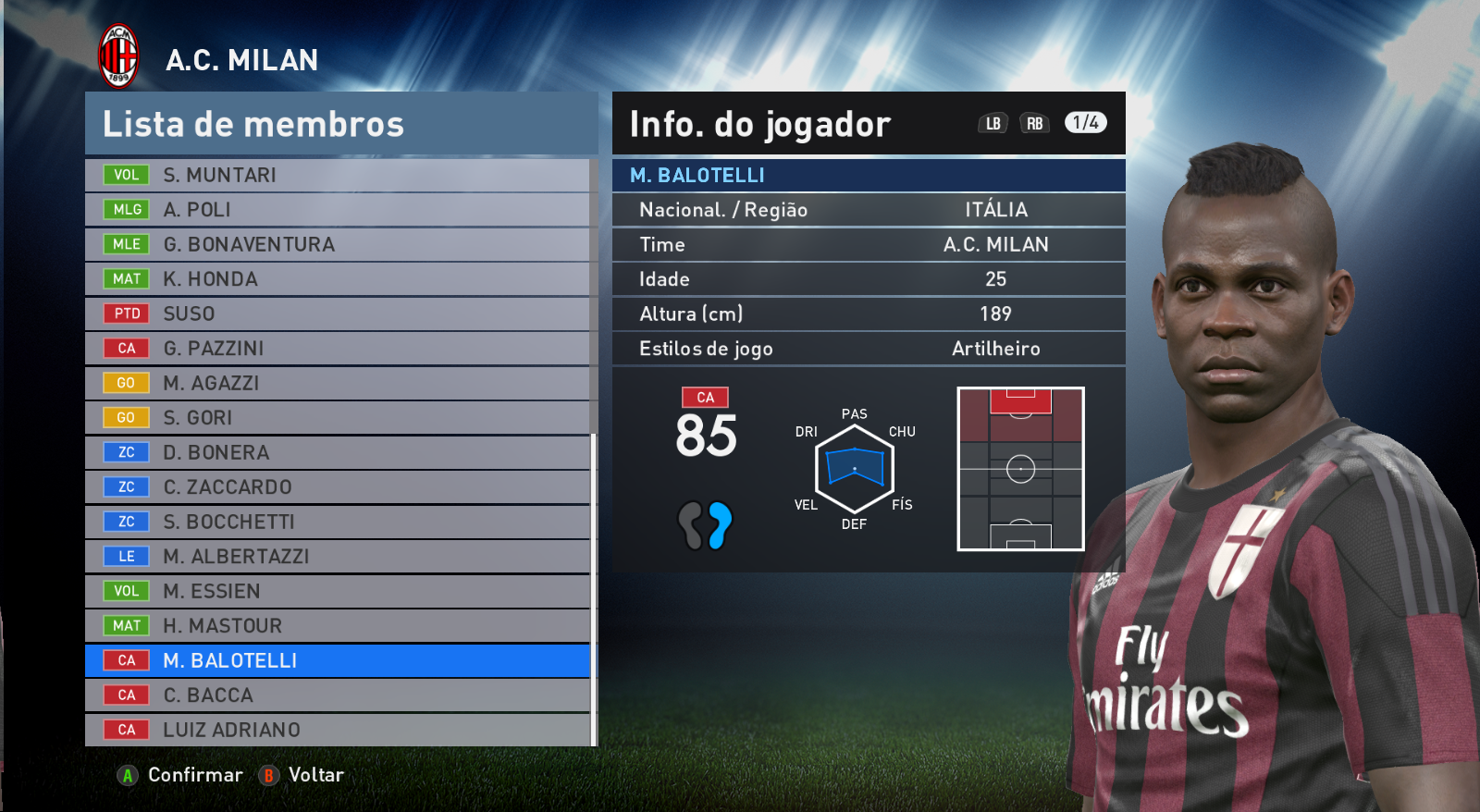The image size is (1480, 812).
Task: Select K. Honda in the list
Action: (x=338, y=279)
